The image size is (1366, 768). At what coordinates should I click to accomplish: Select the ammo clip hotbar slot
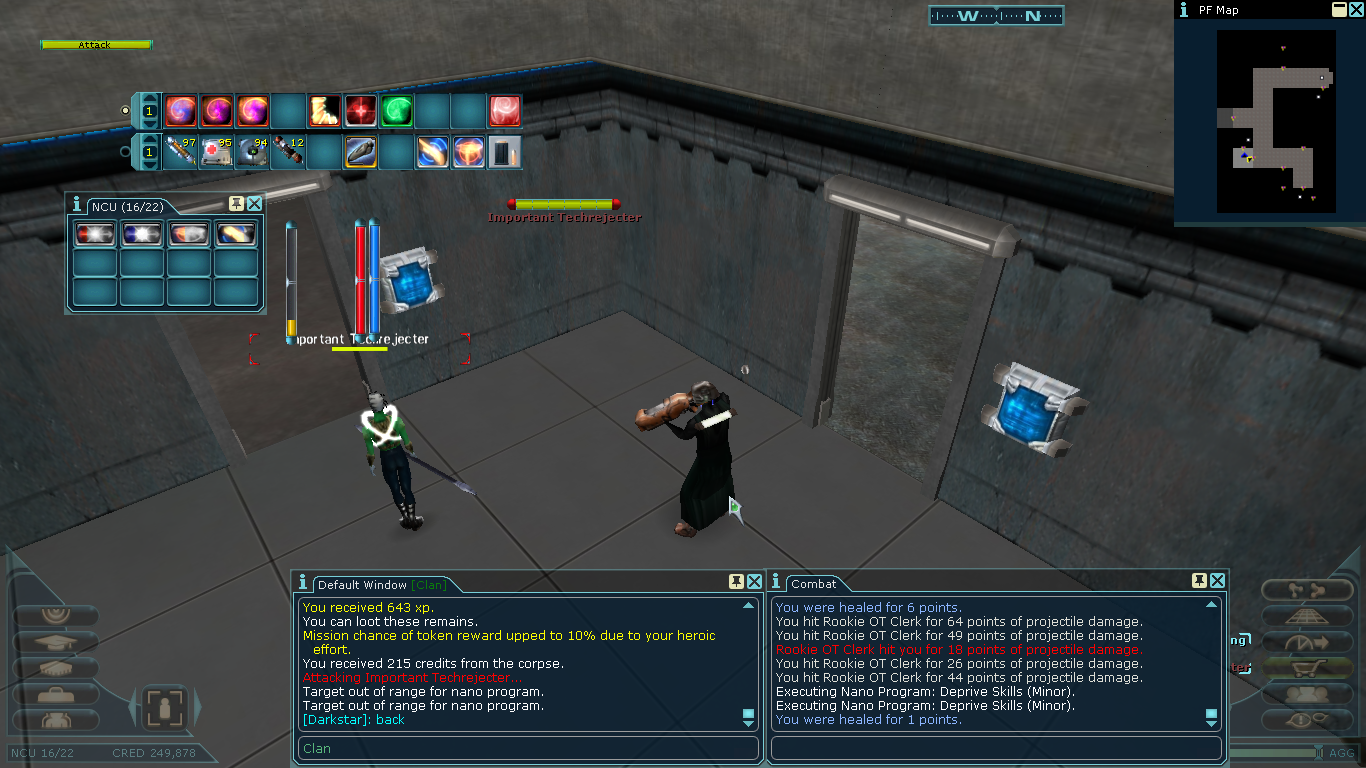(x=504, y=152)
